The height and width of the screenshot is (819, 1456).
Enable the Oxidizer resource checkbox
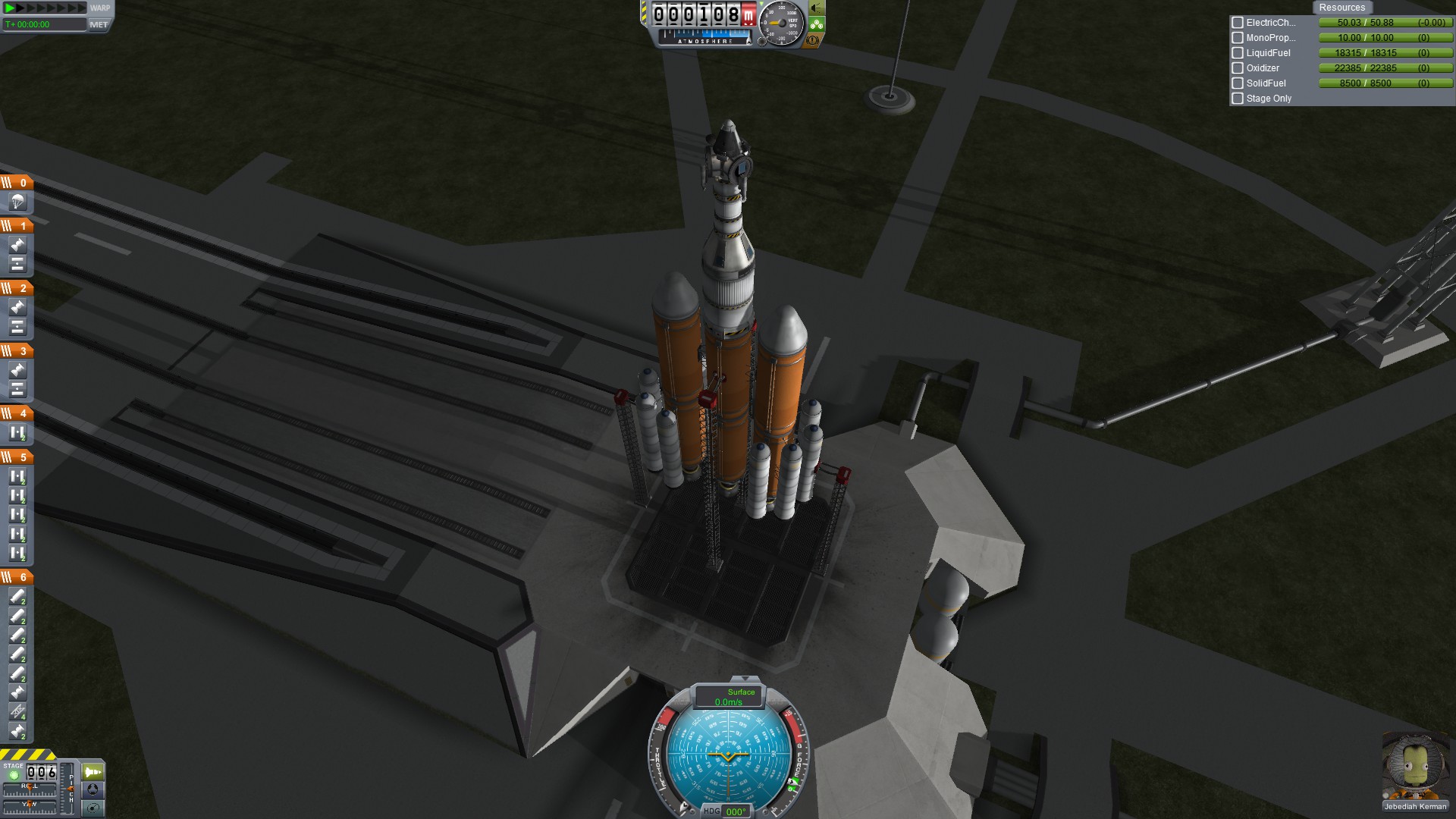pos(1238,68)
